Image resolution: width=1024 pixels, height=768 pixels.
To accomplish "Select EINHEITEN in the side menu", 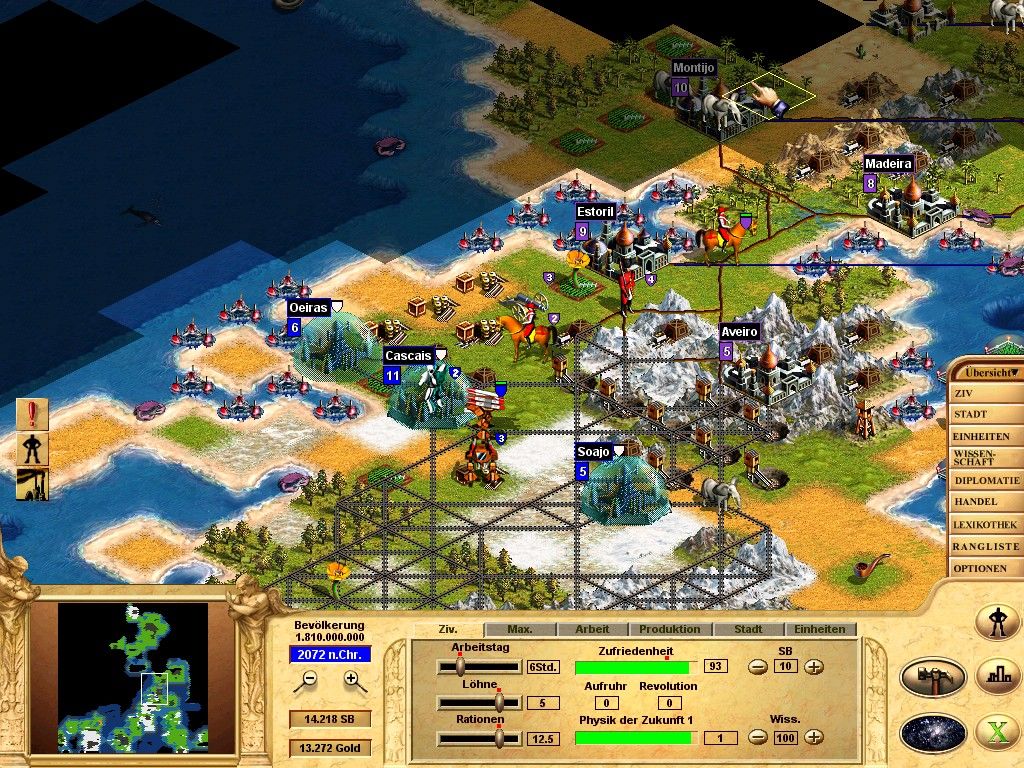I will click(982, 436).
